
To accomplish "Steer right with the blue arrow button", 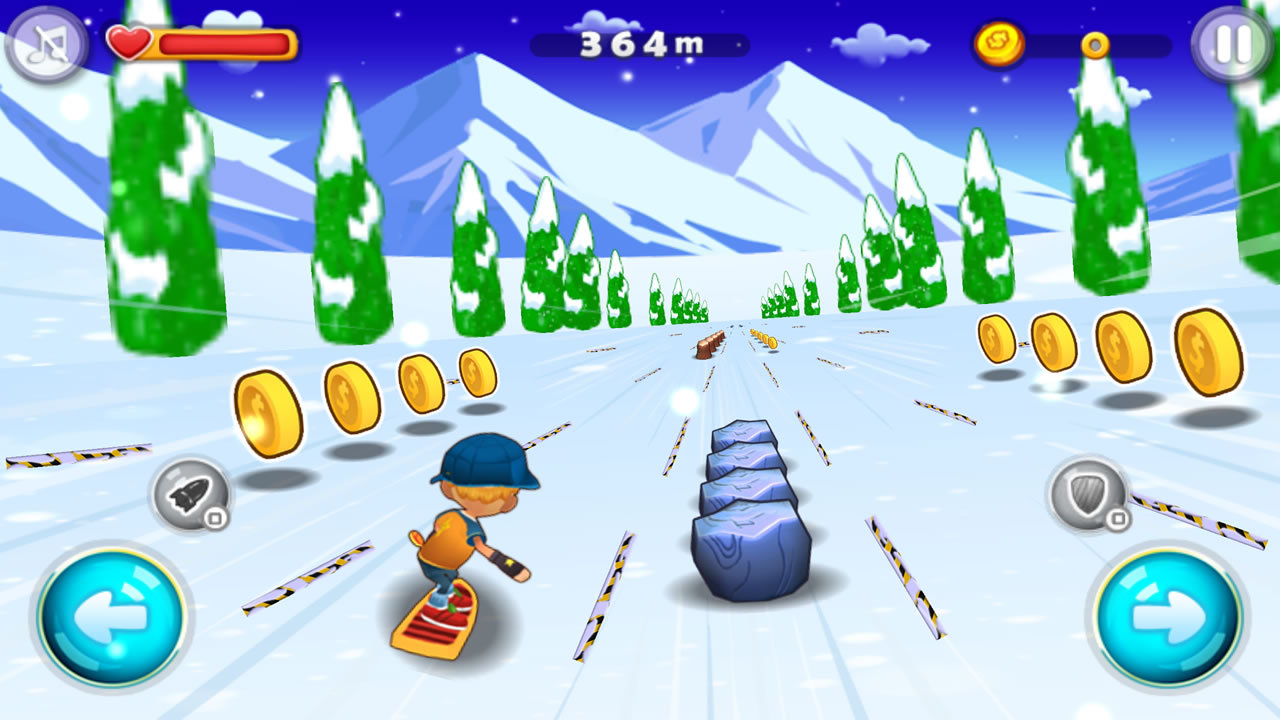I will (1167, 614).
